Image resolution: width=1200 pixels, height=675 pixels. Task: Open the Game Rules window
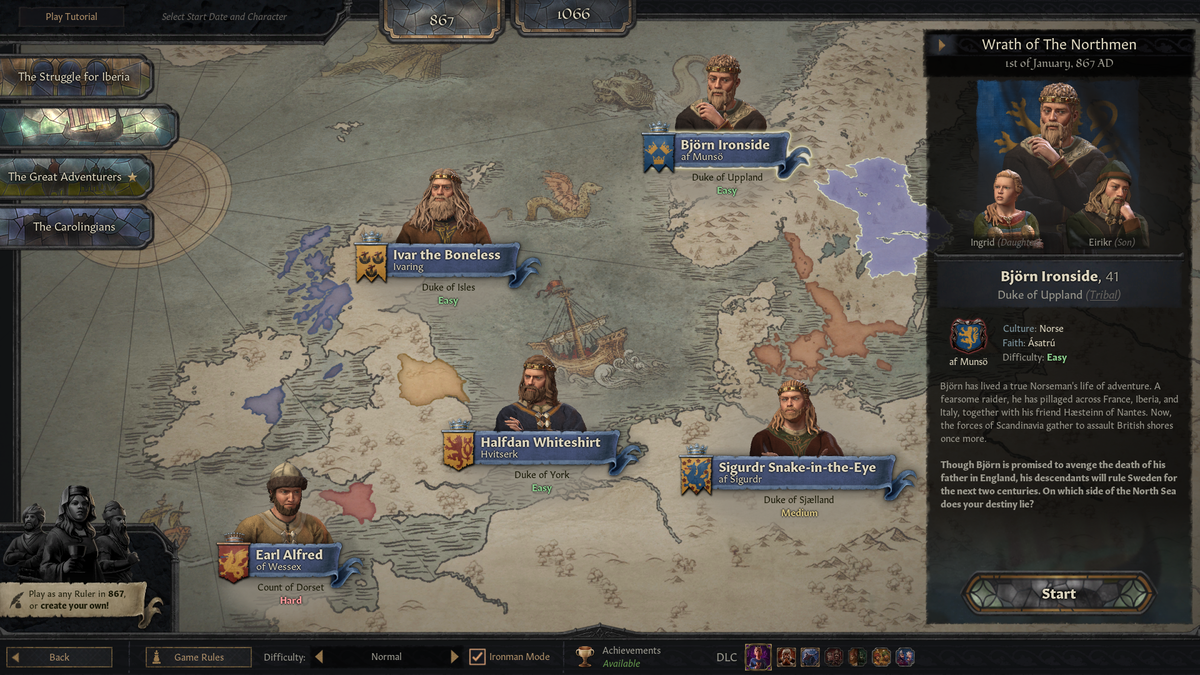(x=199, y=657)
